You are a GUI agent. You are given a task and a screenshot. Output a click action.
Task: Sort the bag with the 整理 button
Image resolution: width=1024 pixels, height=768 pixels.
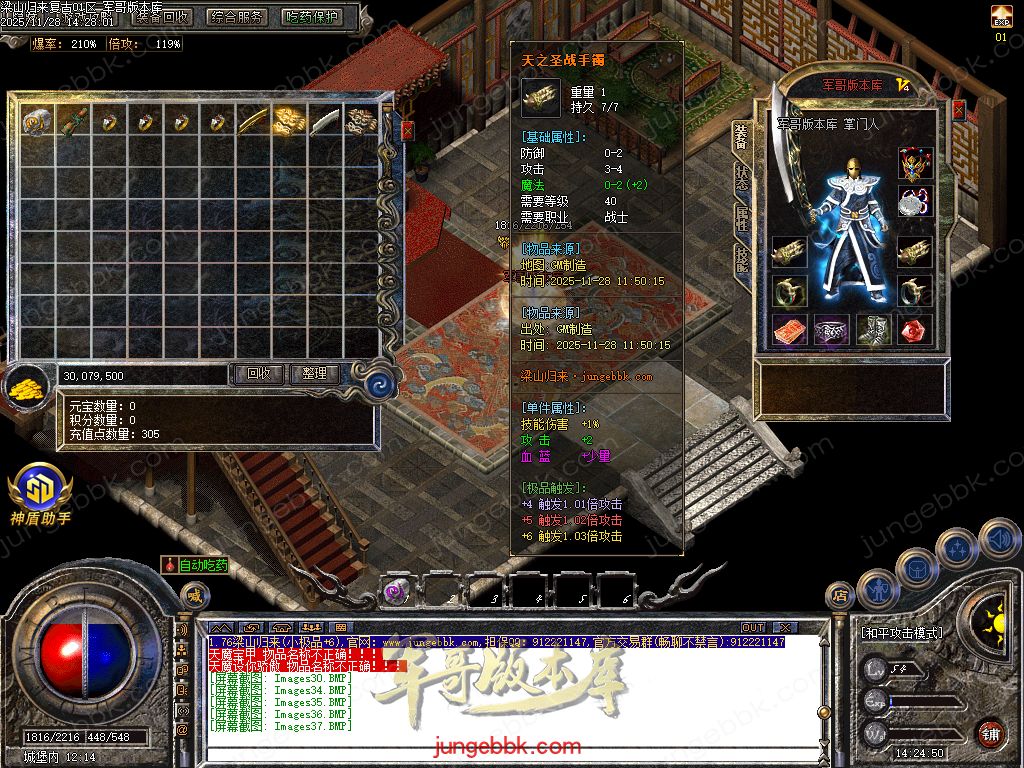314,374
